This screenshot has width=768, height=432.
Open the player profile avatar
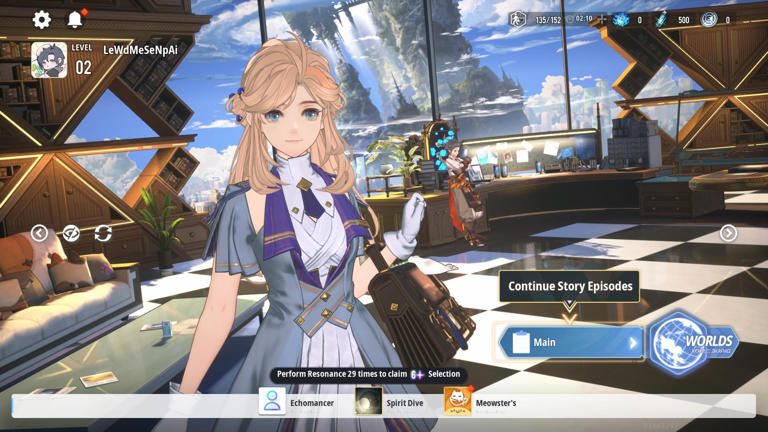click(x=49, y=60)
